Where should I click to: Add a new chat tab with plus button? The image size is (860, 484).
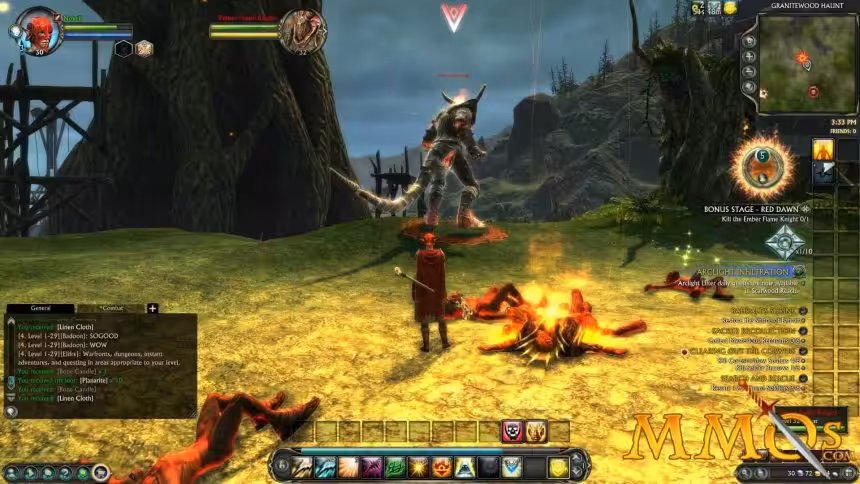pos(153,309)
